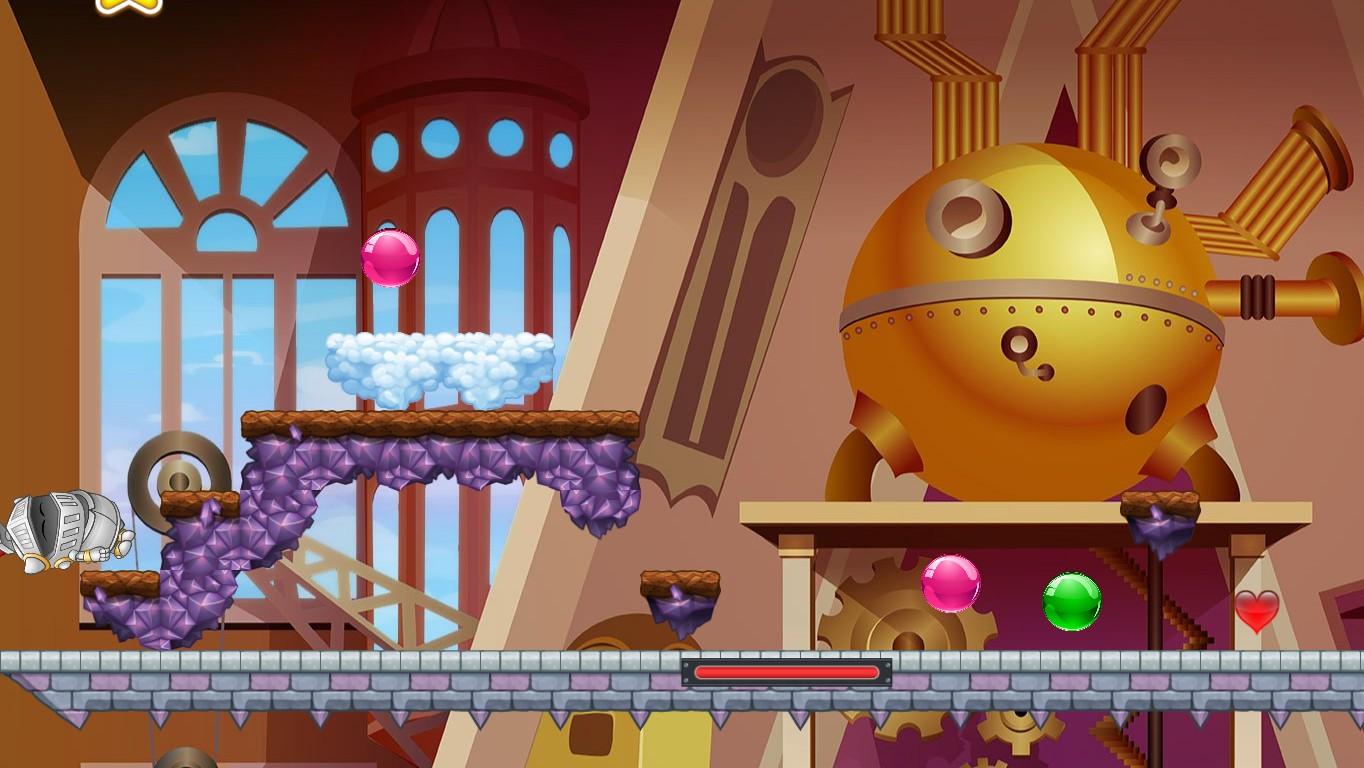
Task: Select the pink bubble near the clouds
Action: (x=391, y=258)
